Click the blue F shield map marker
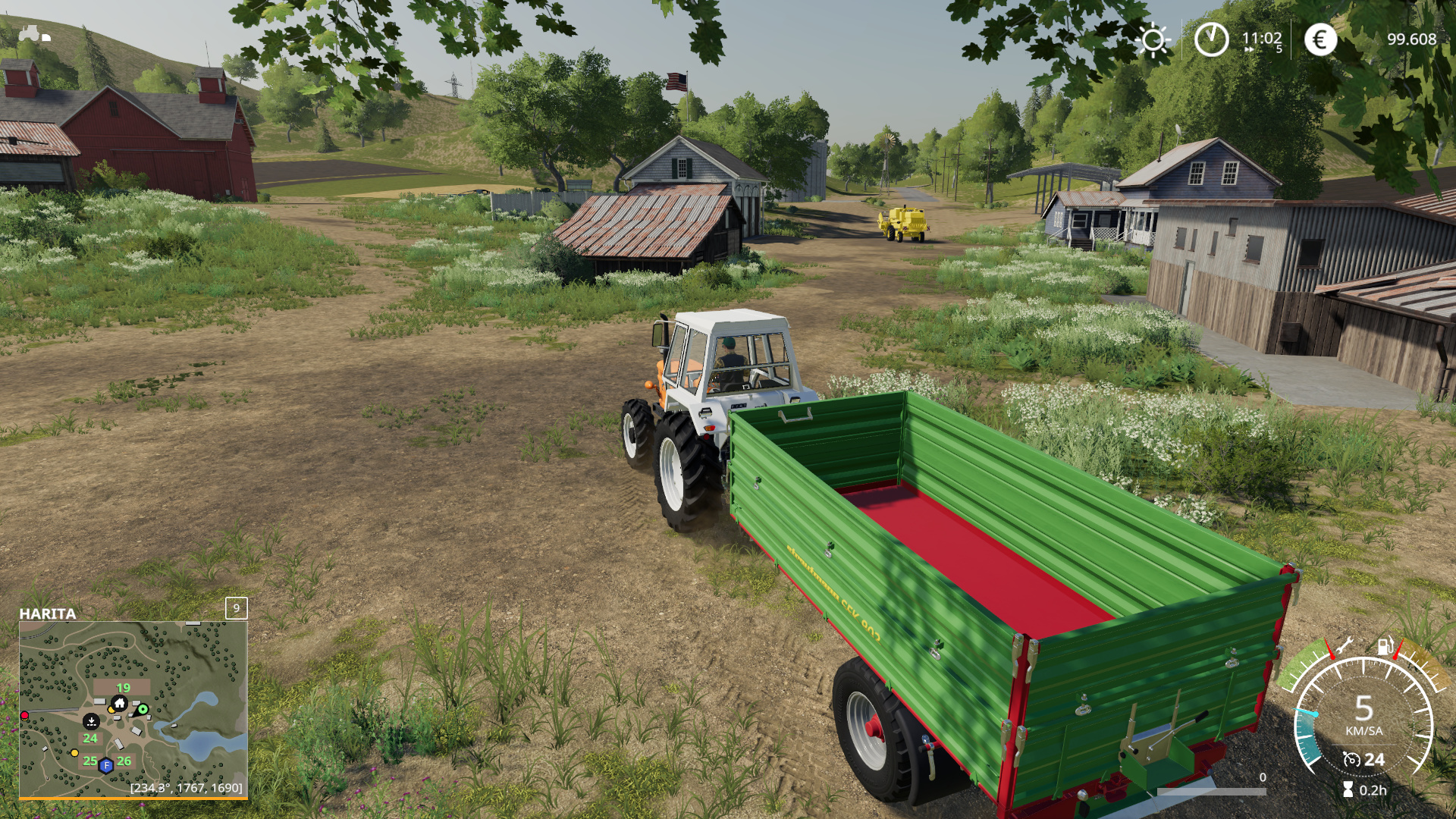The image size is (1456, 819). 106,765
